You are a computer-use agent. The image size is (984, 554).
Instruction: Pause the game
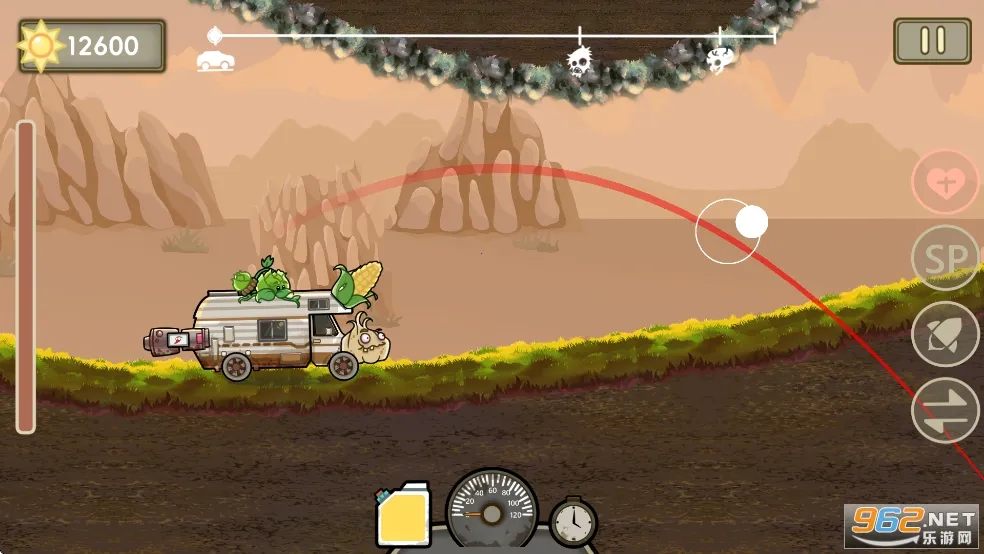tap(932, 41)
